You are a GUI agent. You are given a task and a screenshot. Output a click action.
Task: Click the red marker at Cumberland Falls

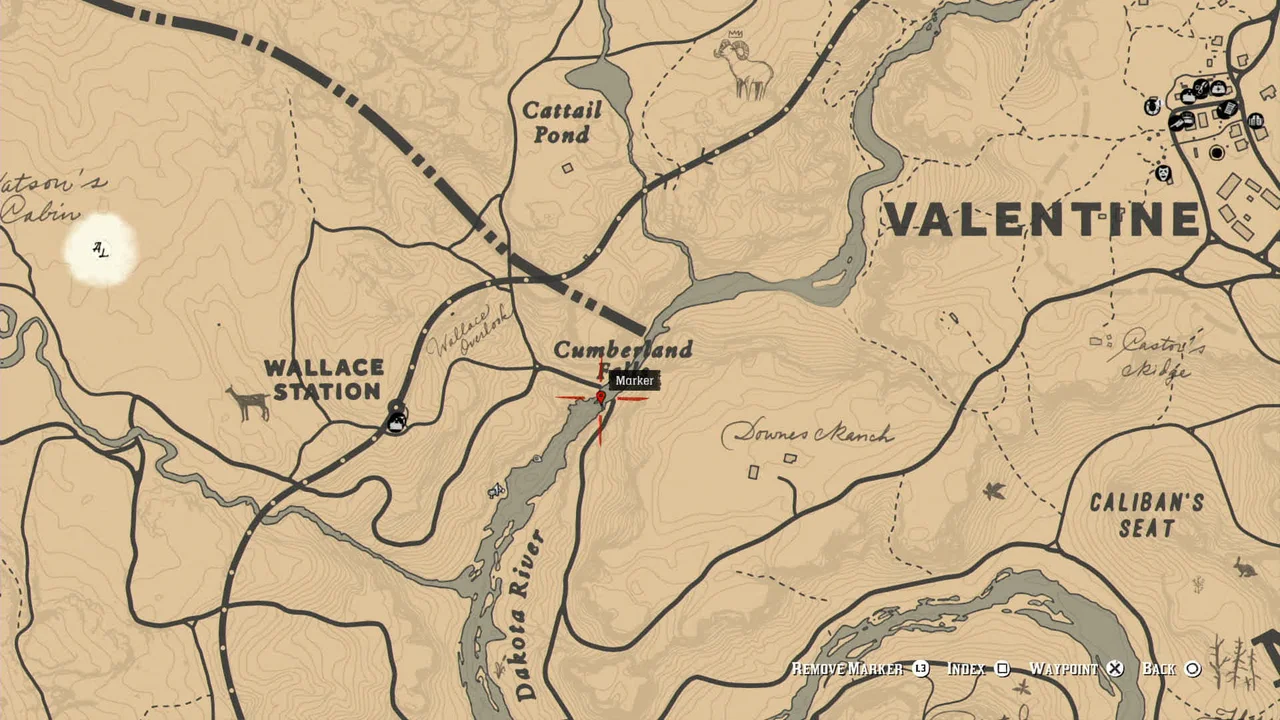point(600,396)
